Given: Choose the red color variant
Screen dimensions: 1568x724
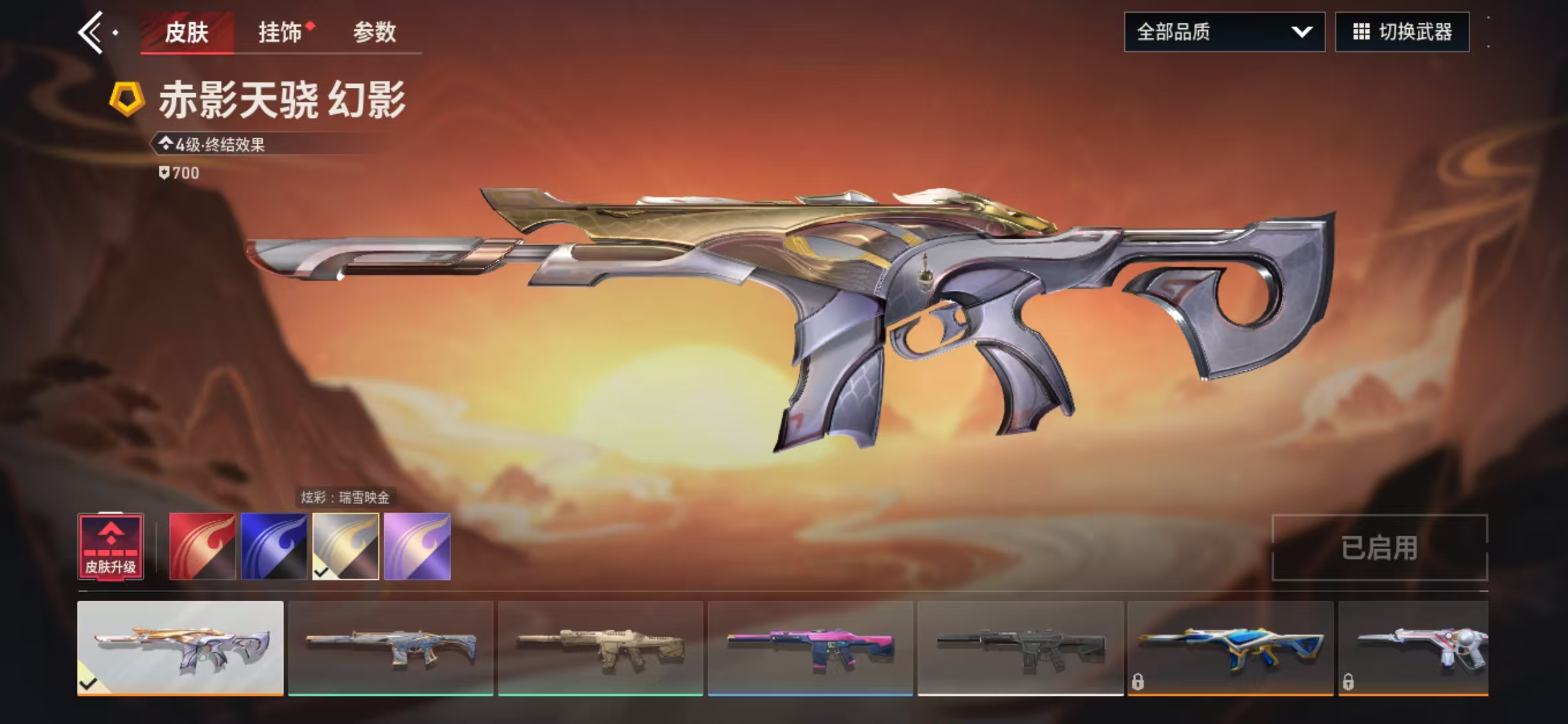Looking at the screenshot, I should (x=202, y=546).
